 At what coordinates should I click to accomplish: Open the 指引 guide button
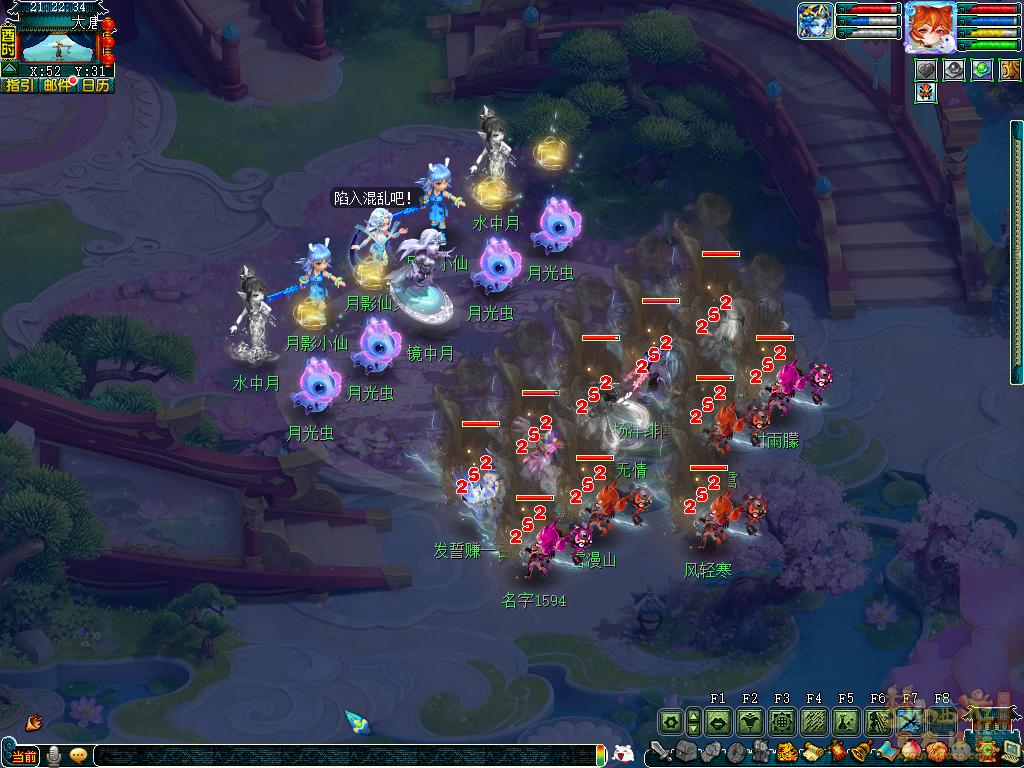pyautogui.click(x=18, y=86)
